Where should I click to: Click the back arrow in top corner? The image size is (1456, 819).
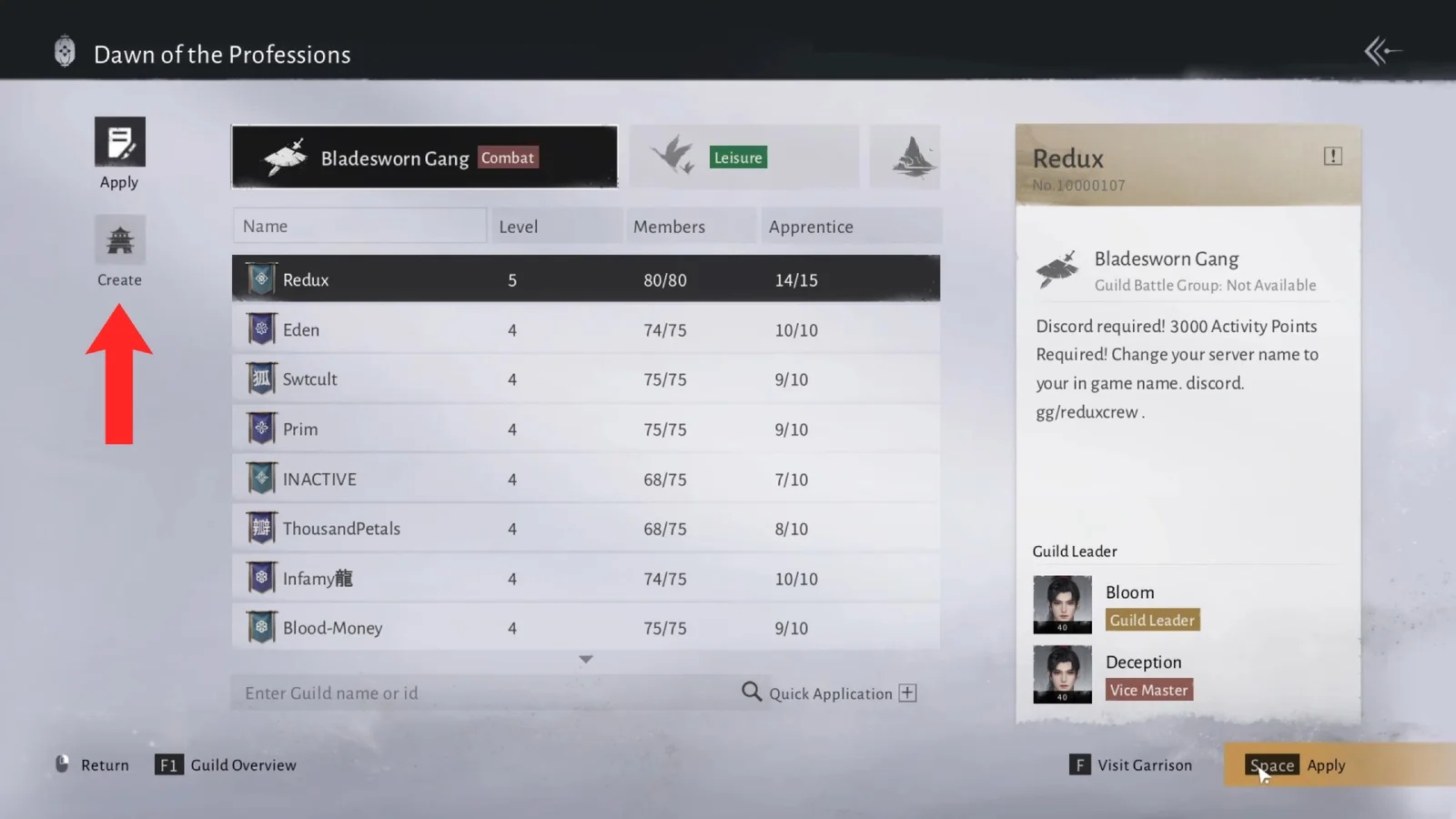pos(1381,52)
